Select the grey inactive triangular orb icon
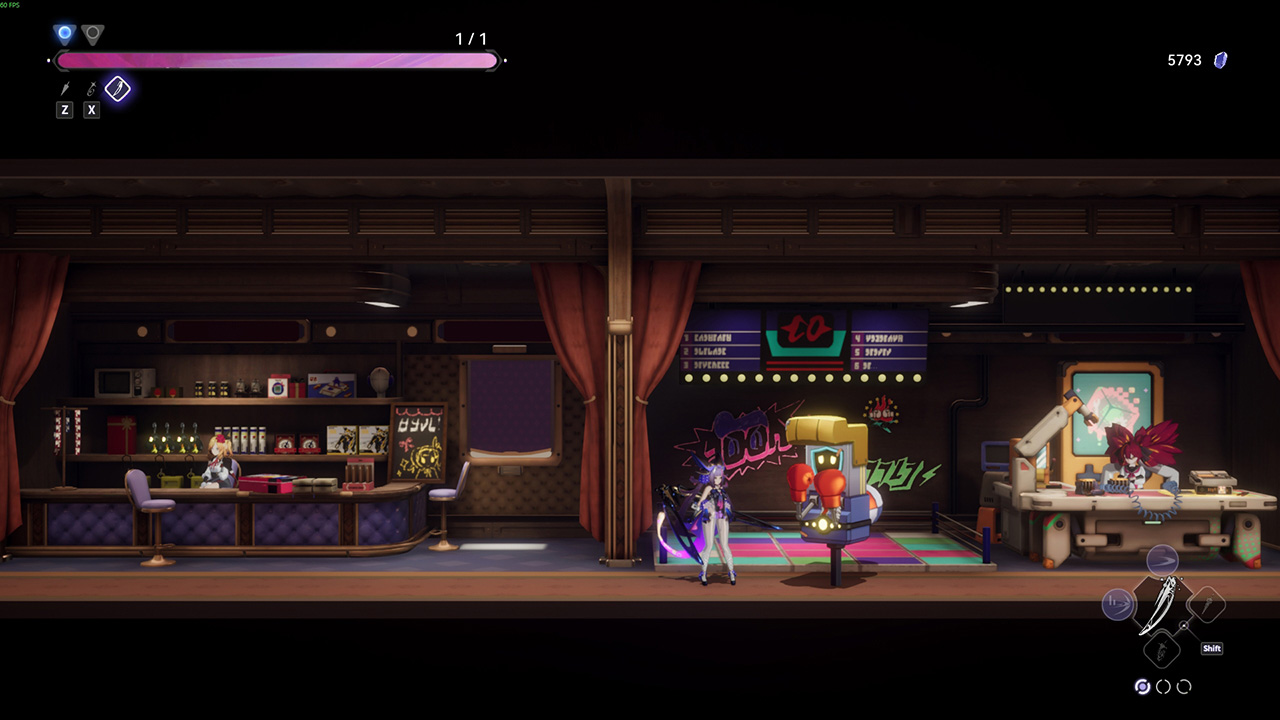Screen dimensions: 1280x720 92,35
